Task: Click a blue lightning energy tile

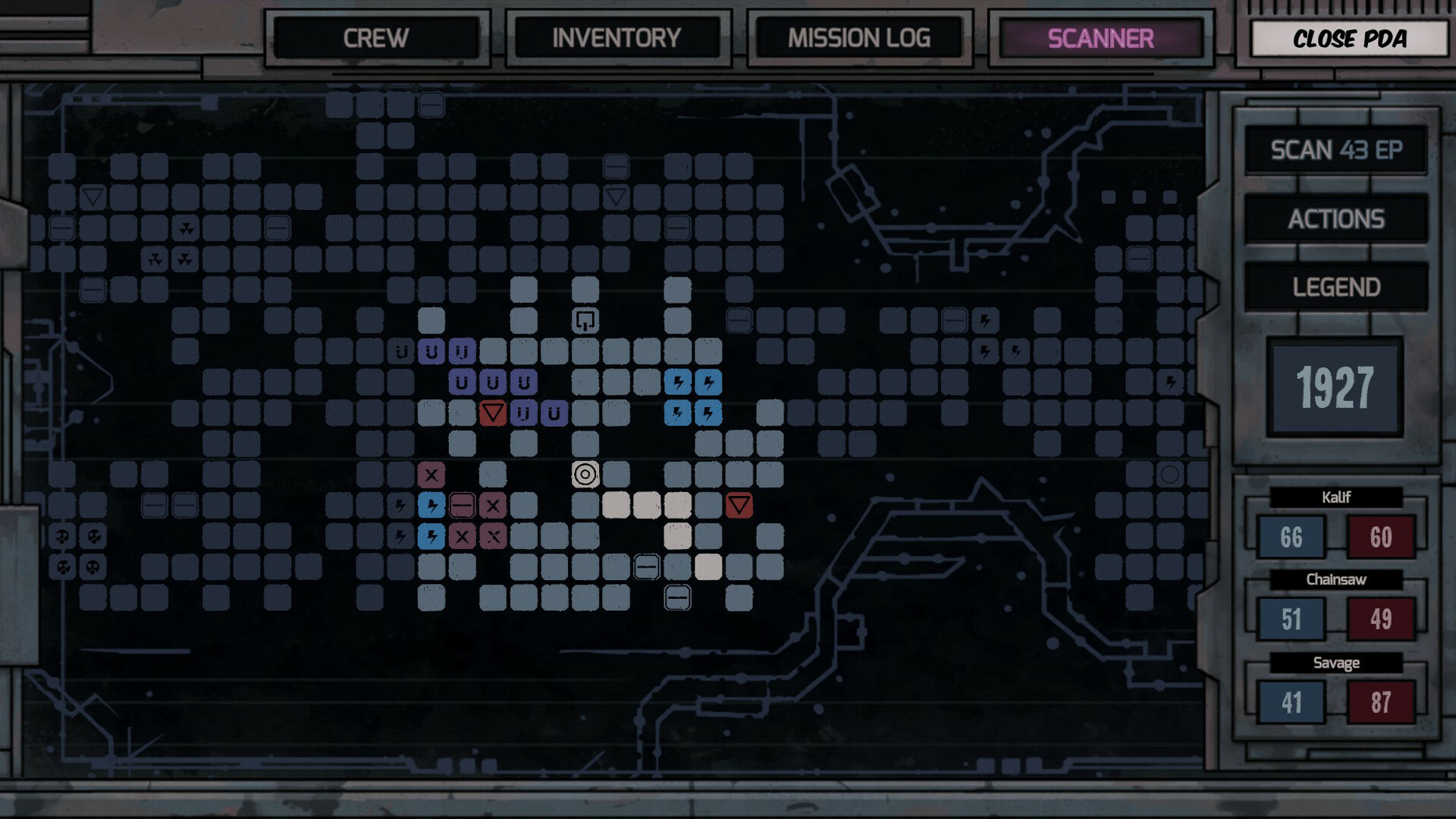Action: pos(677,382)
